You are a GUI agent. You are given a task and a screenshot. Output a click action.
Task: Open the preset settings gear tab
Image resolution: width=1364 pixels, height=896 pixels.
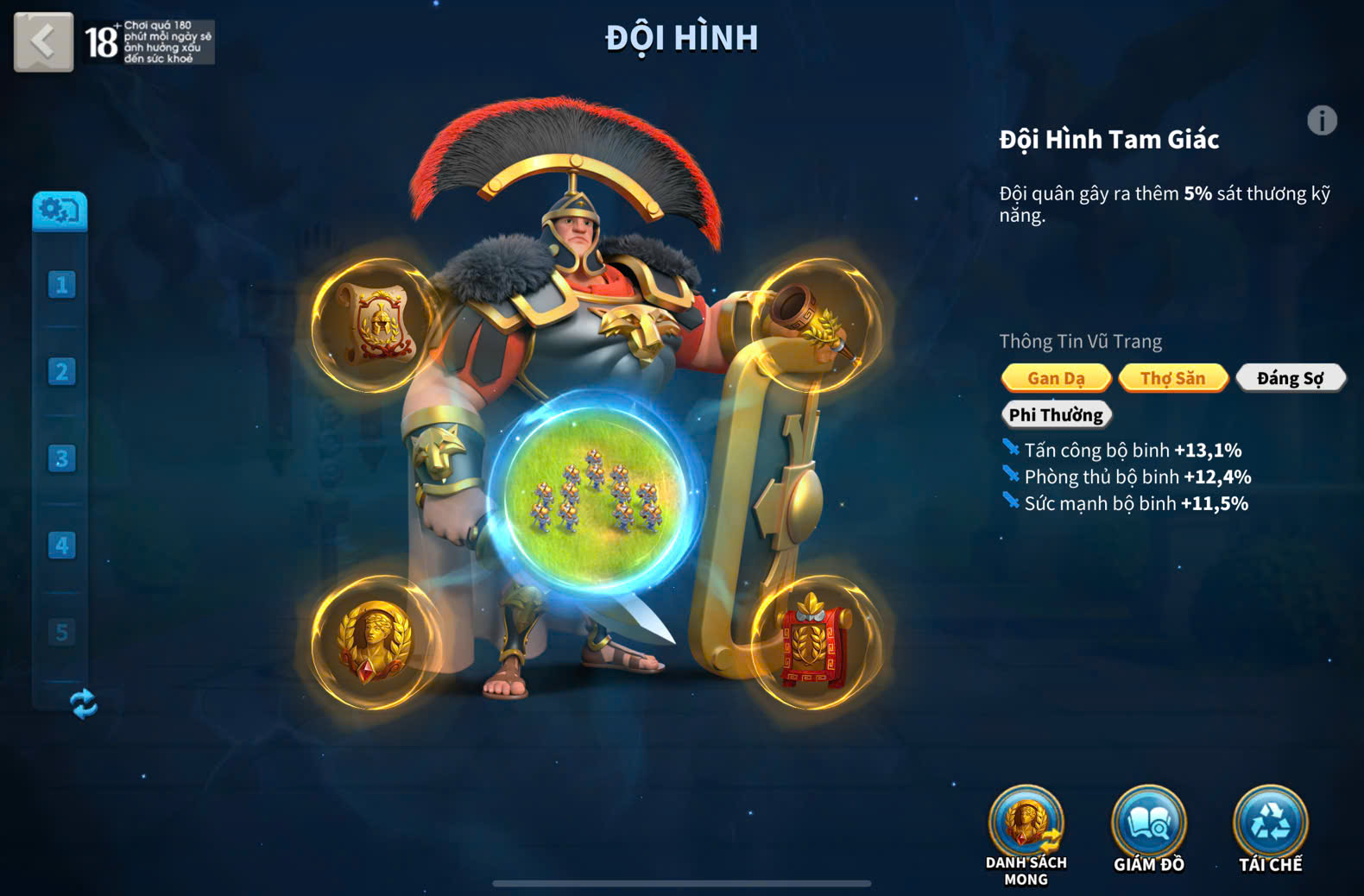click(60, 210)
